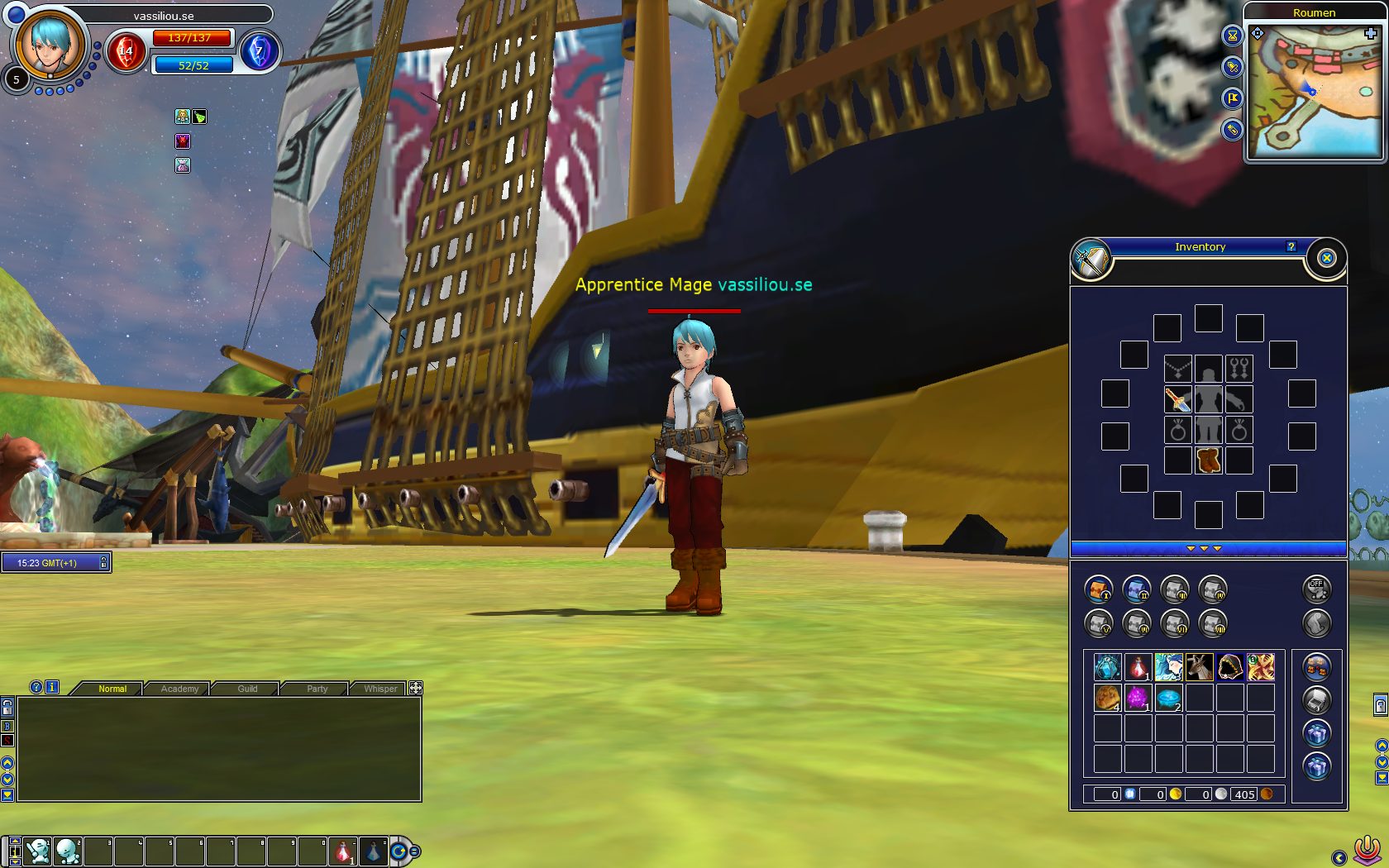Activate the first hotbar skill with sword figure
This screenshot has height=868, width=1389.
37,851
